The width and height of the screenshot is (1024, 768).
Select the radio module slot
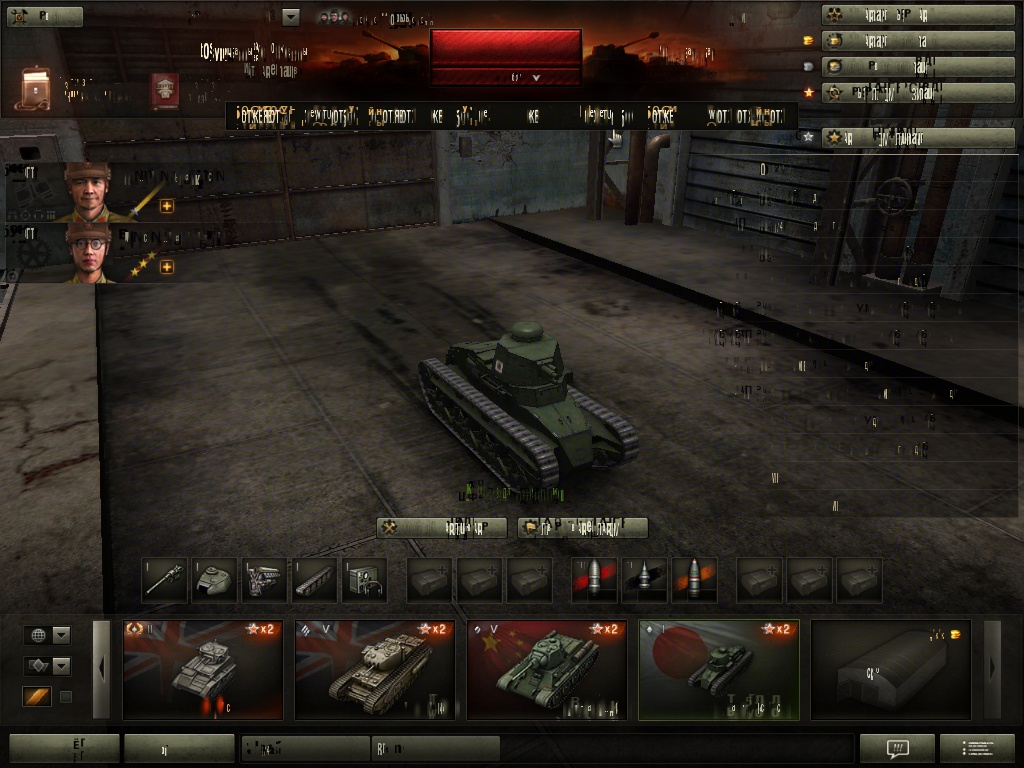point(364,581)
